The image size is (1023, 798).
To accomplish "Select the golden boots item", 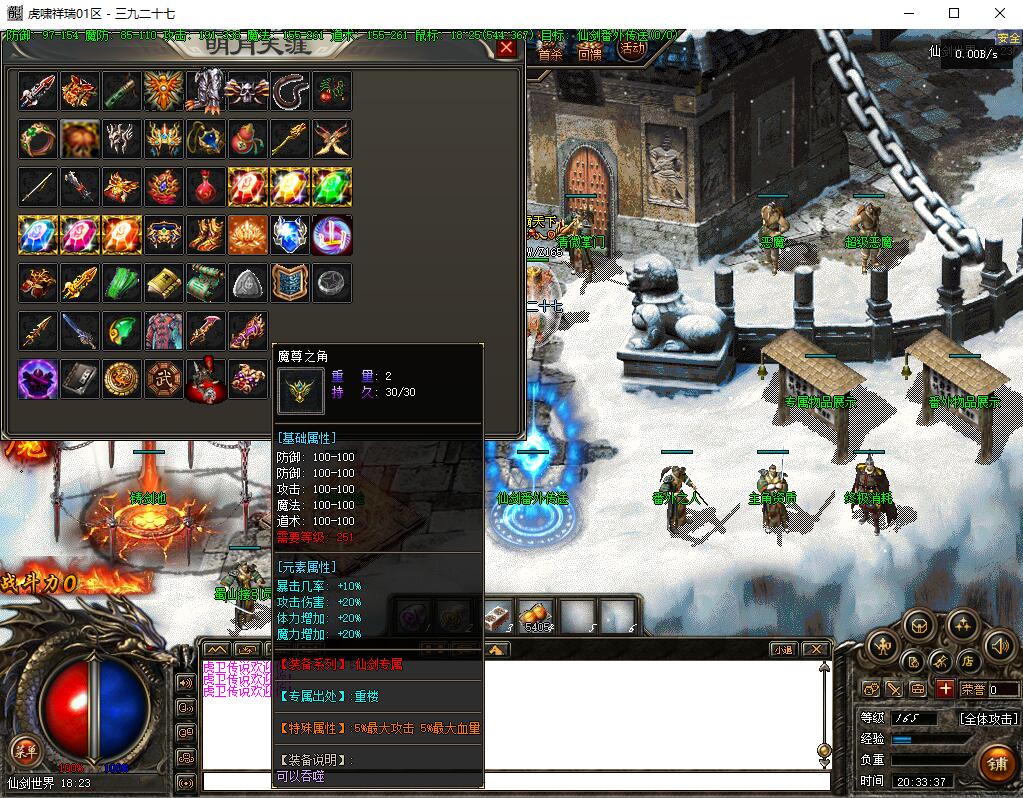I will coord(206,234).
